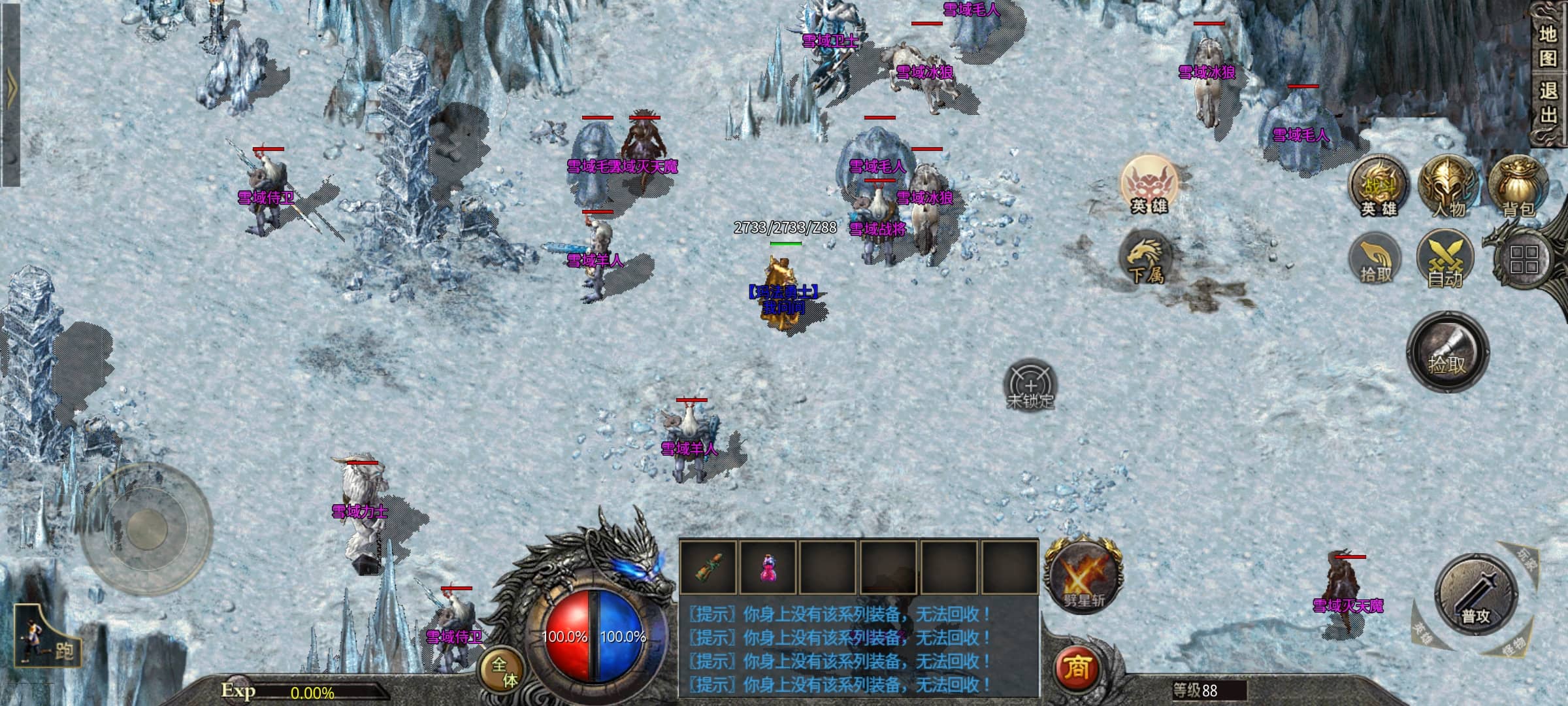Open the four-square grid menu

pos(1524,260)
